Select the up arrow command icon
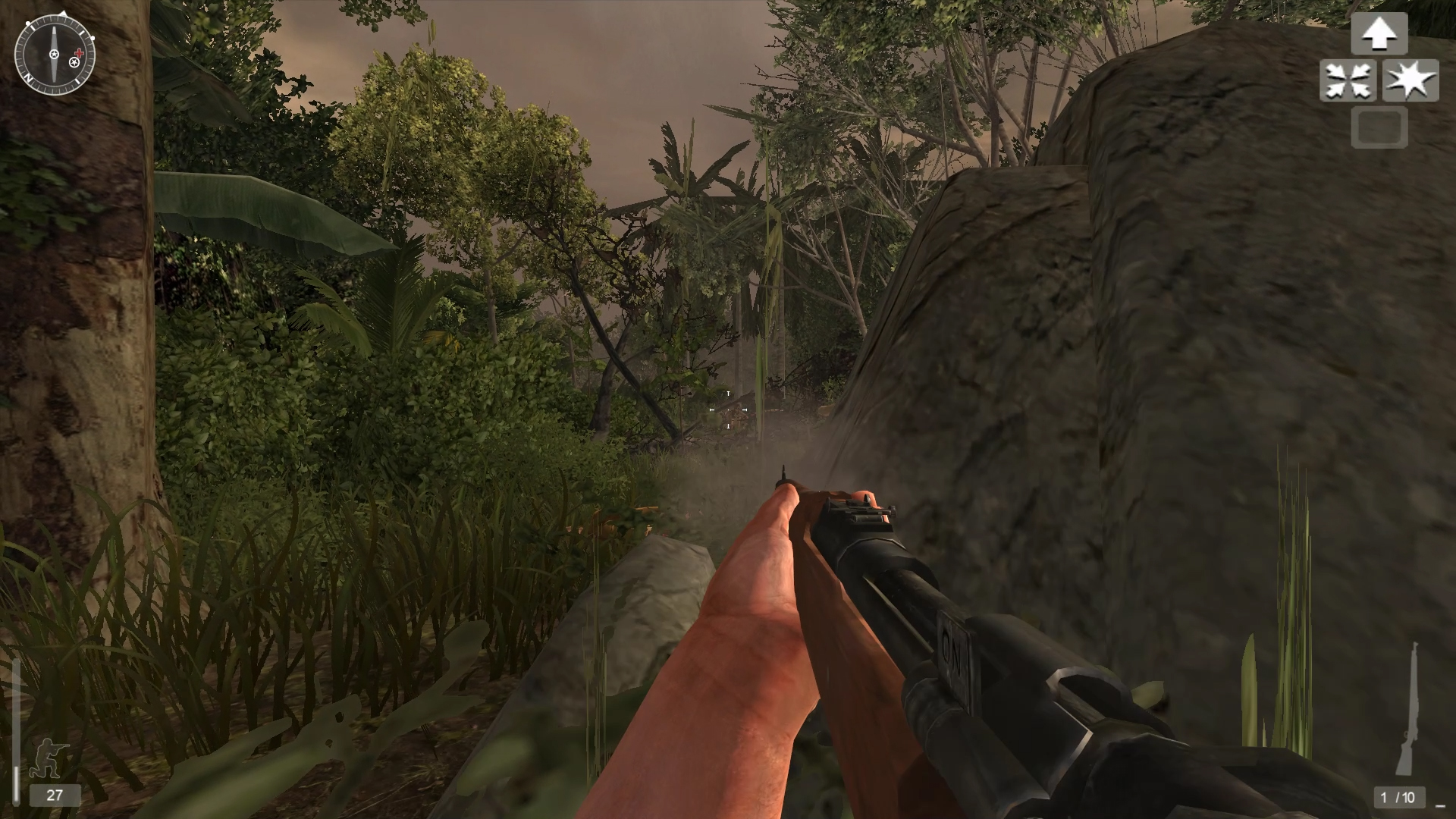The height and width of the screenshot is (819, 1456). coord(1379,33)
